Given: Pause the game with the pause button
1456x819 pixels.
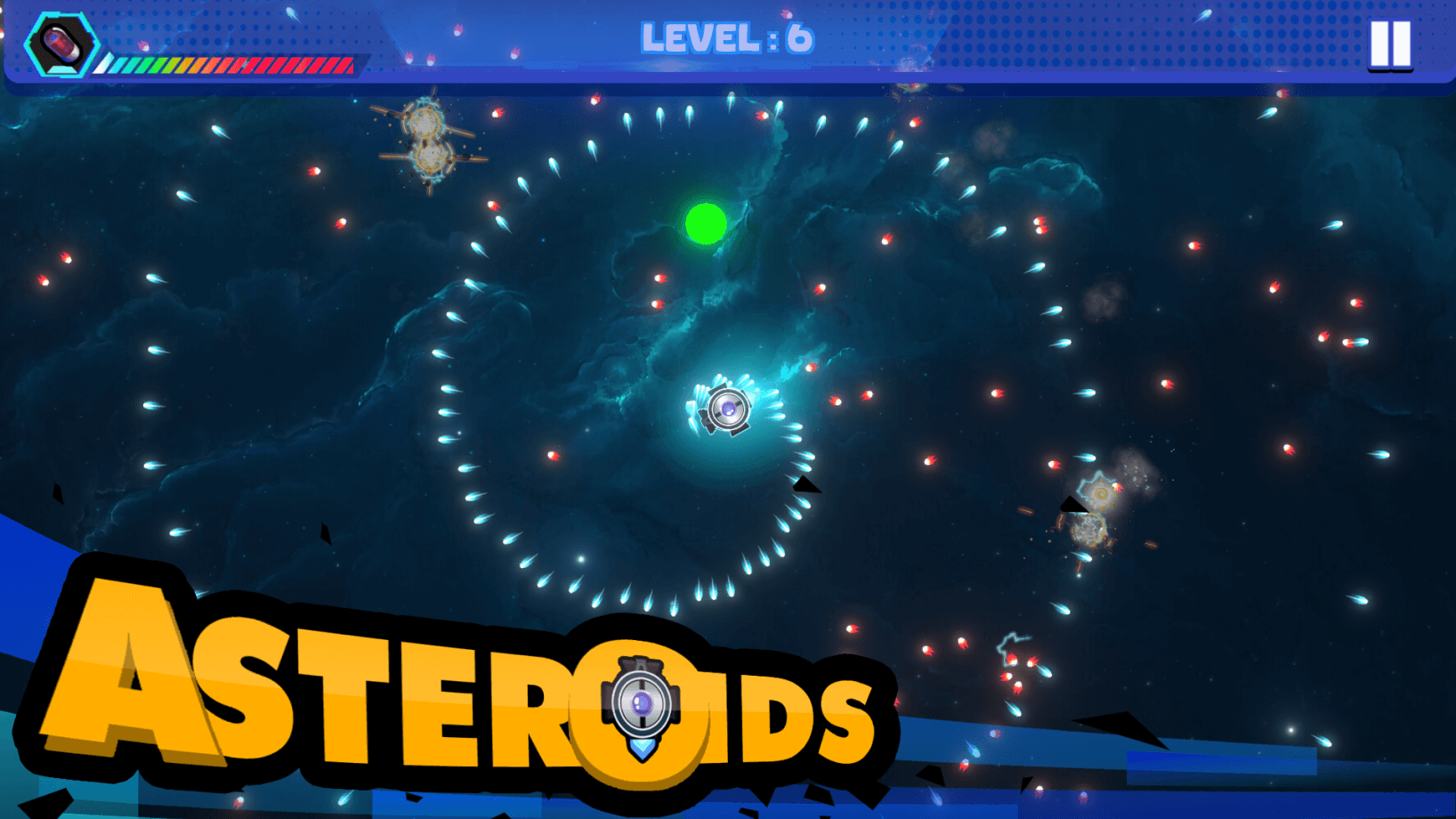Looking at the screenshot, I should click(x=1389, y=43).
